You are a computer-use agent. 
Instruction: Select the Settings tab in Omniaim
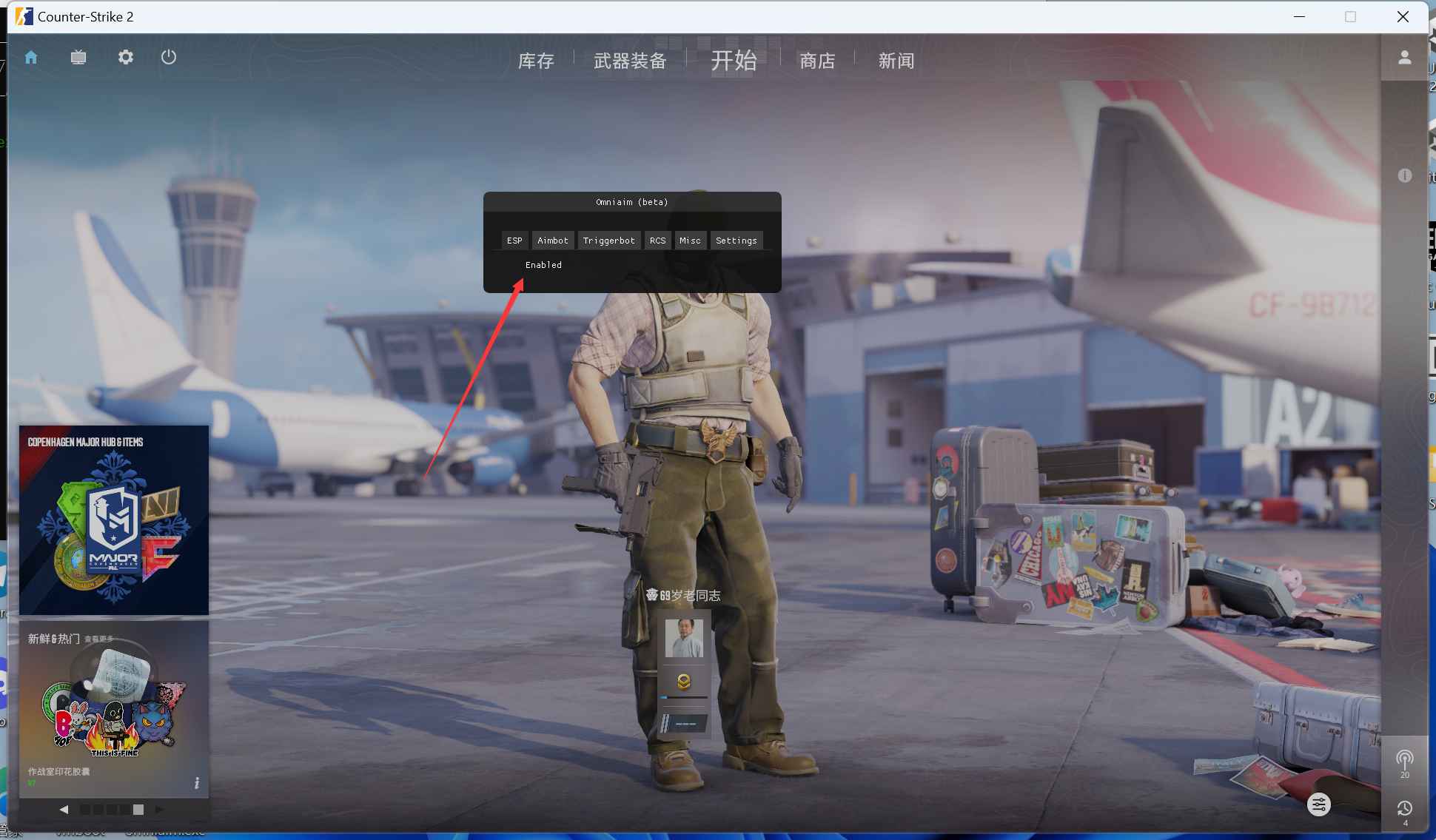click(x=737, y=240)
